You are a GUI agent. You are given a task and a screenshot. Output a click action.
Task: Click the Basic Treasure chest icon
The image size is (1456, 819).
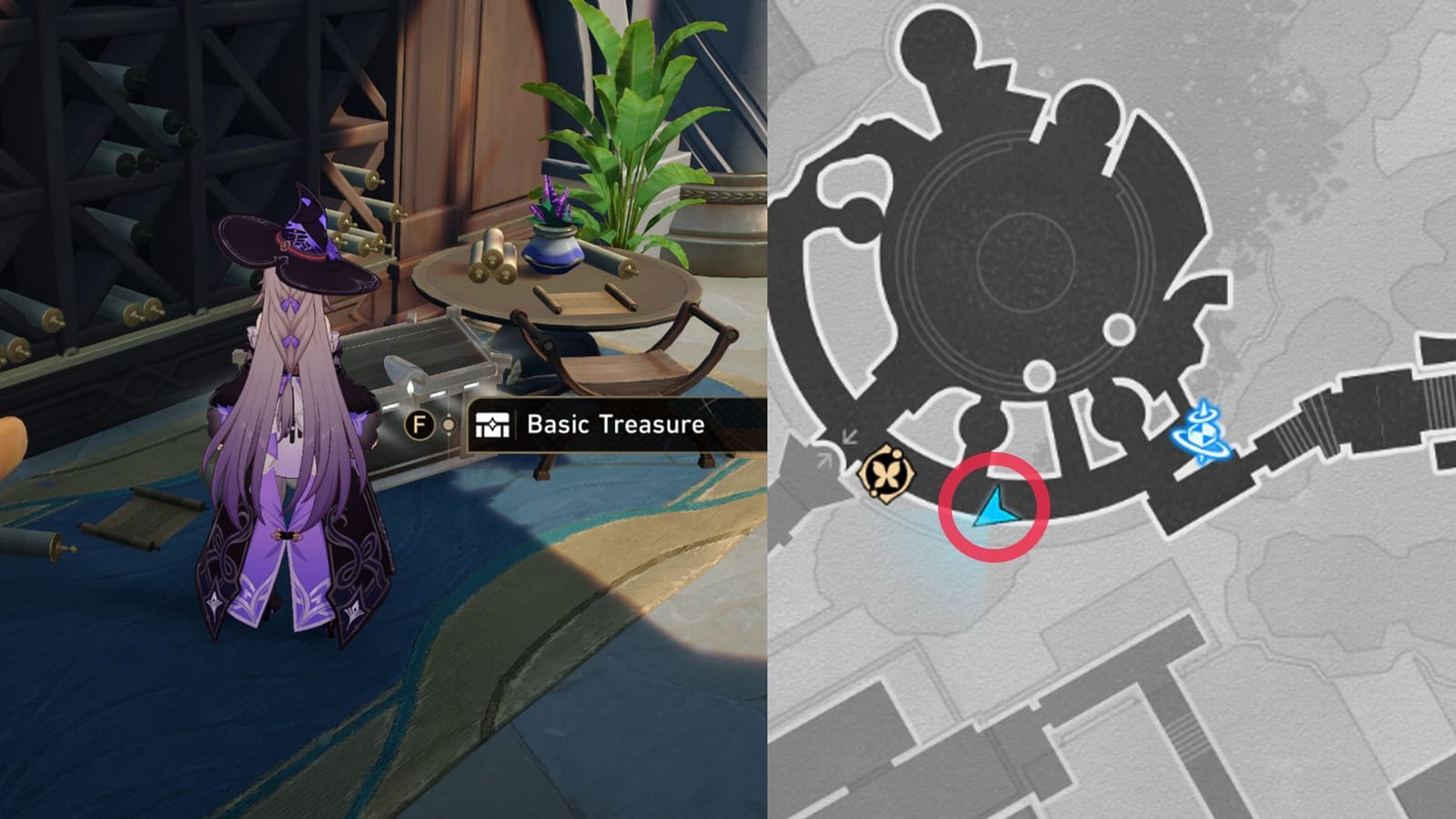490,424
